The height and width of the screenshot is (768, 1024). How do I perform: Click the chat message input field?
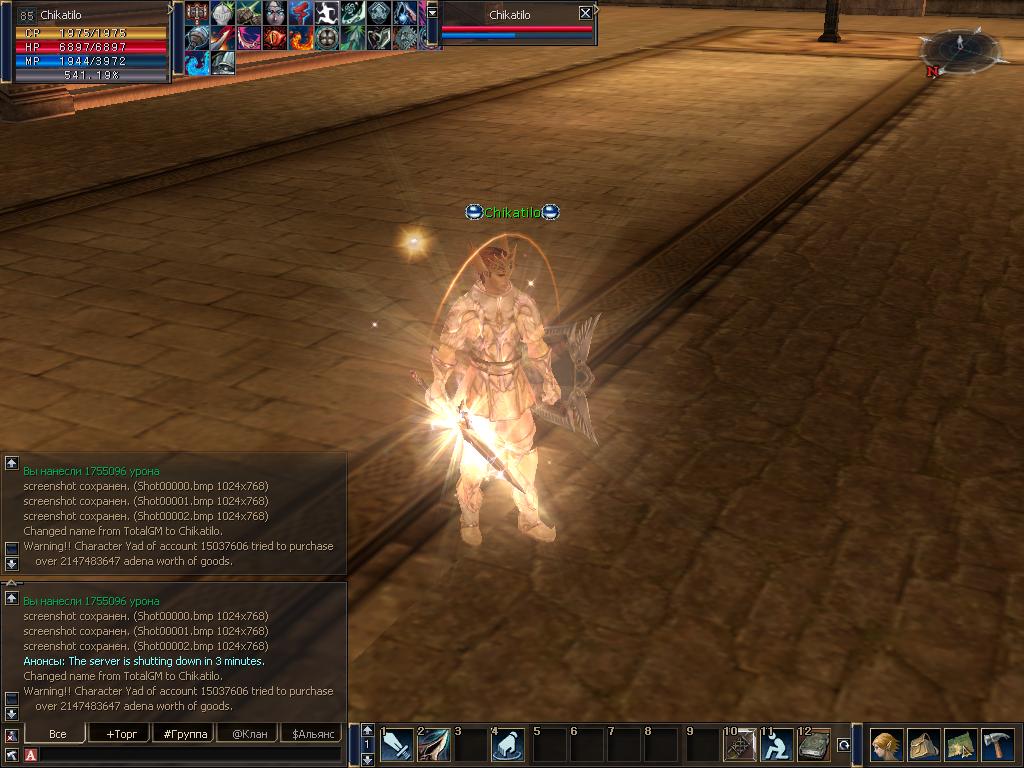coord(190,755)
